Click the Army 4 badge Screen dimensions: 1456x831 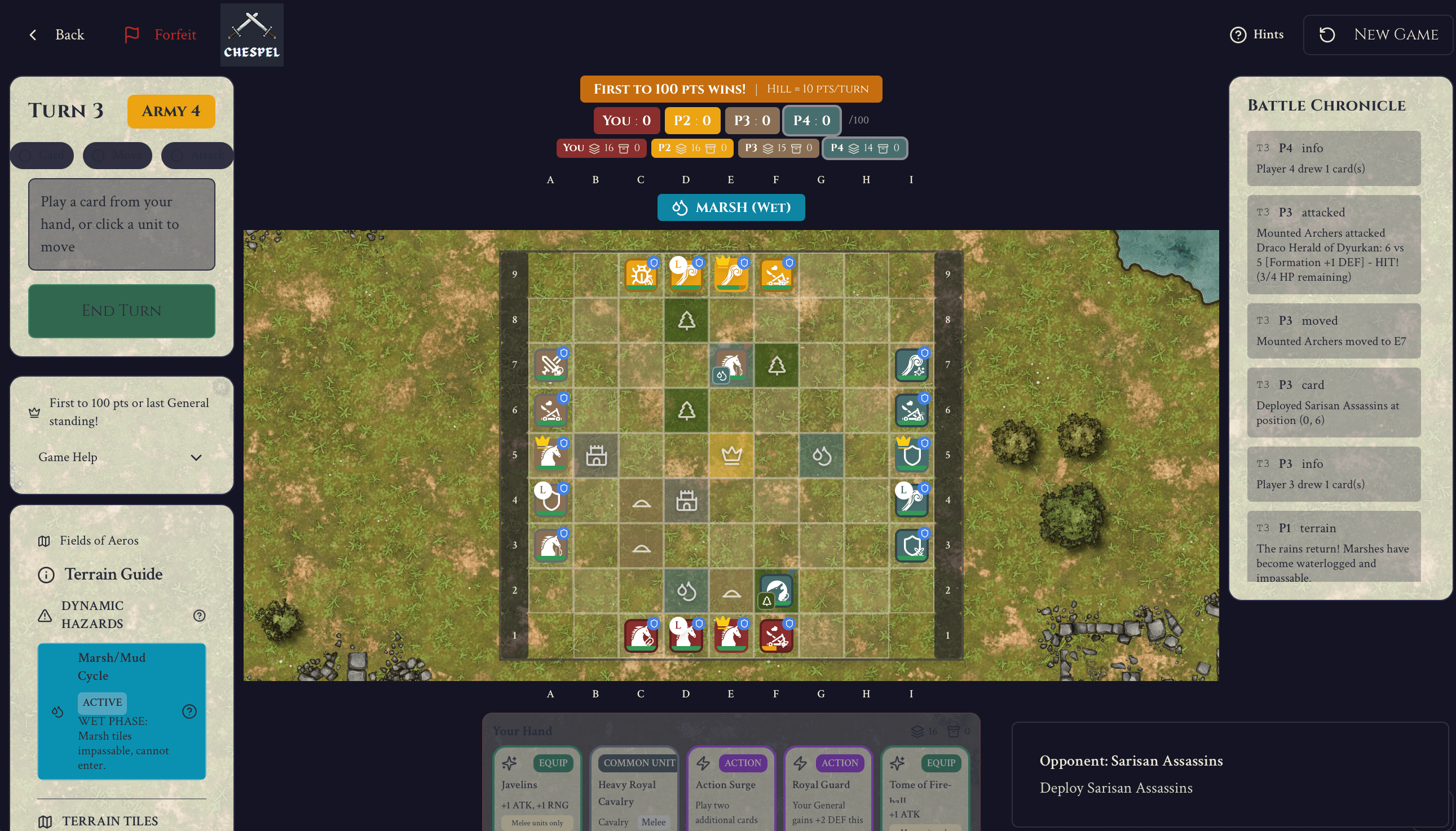[x=171, y=110]
